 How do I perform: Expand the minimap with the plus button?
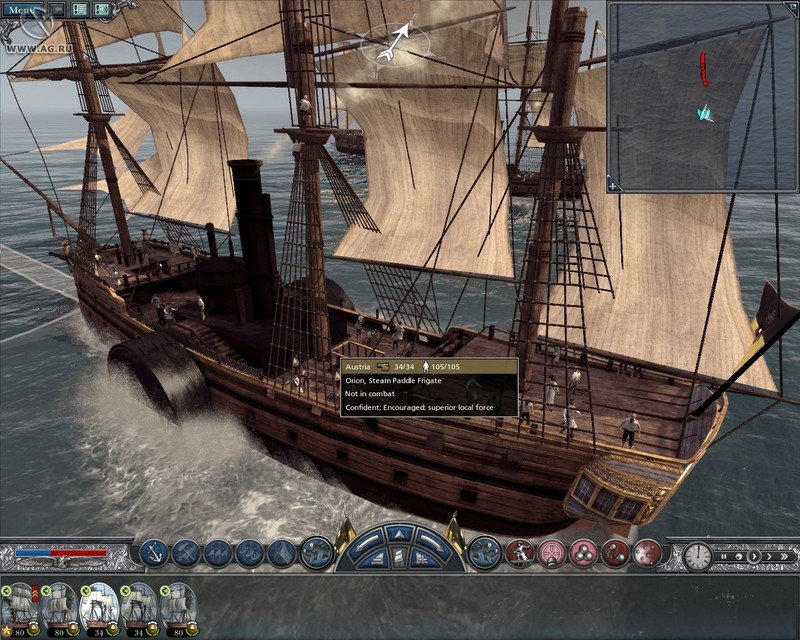pyautogui.click(x=615, y=185)
